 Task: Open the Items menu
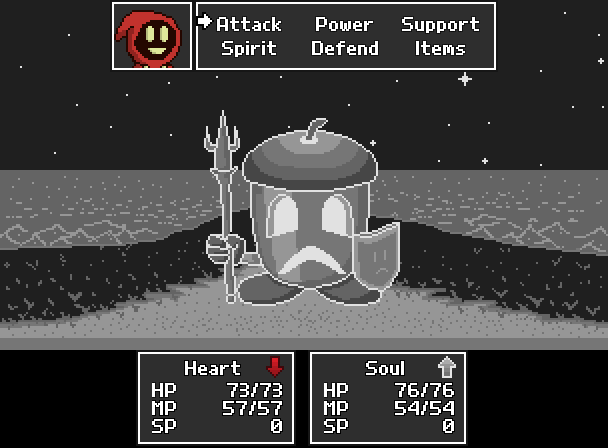[440, 48]
